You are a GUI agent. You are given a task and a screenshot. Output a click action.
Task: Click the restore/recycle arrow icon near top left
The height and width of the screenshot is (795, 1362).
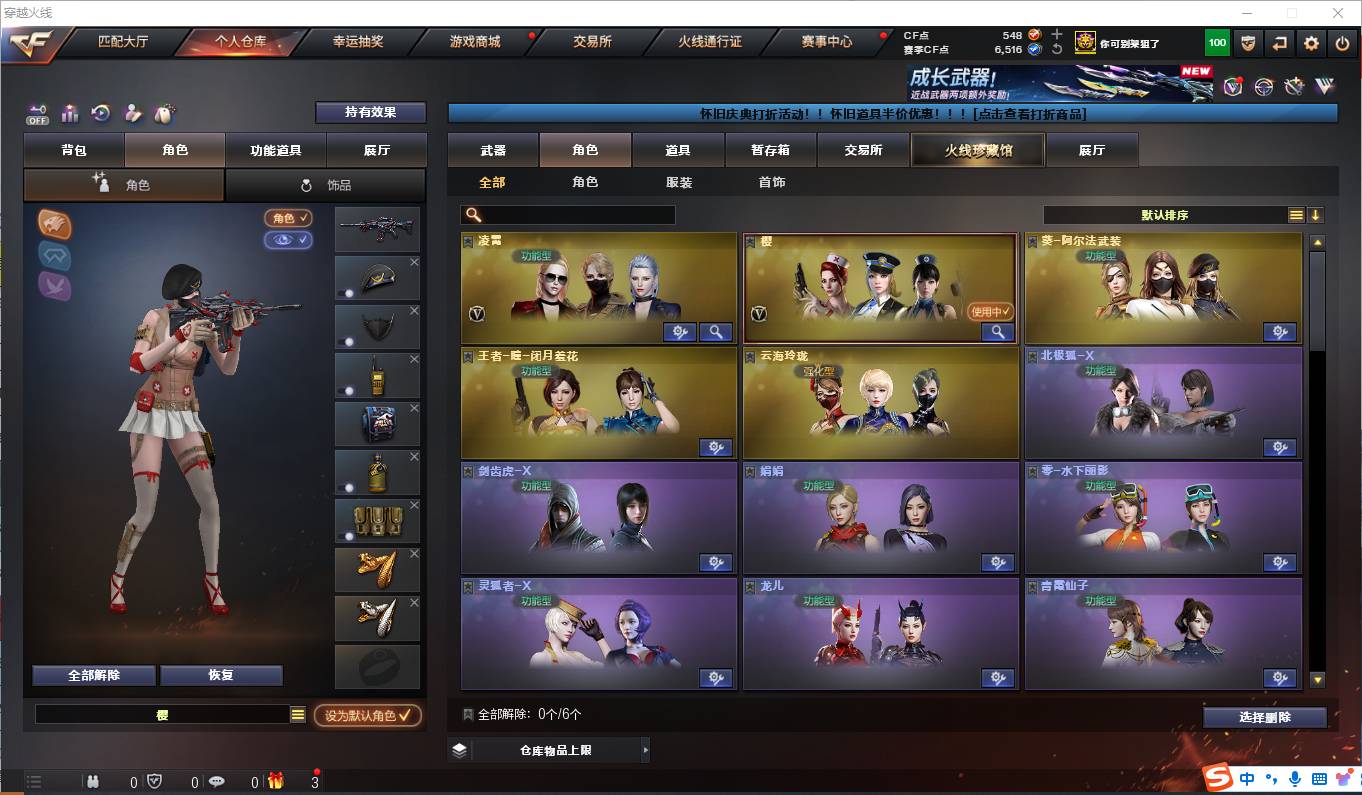100,113
